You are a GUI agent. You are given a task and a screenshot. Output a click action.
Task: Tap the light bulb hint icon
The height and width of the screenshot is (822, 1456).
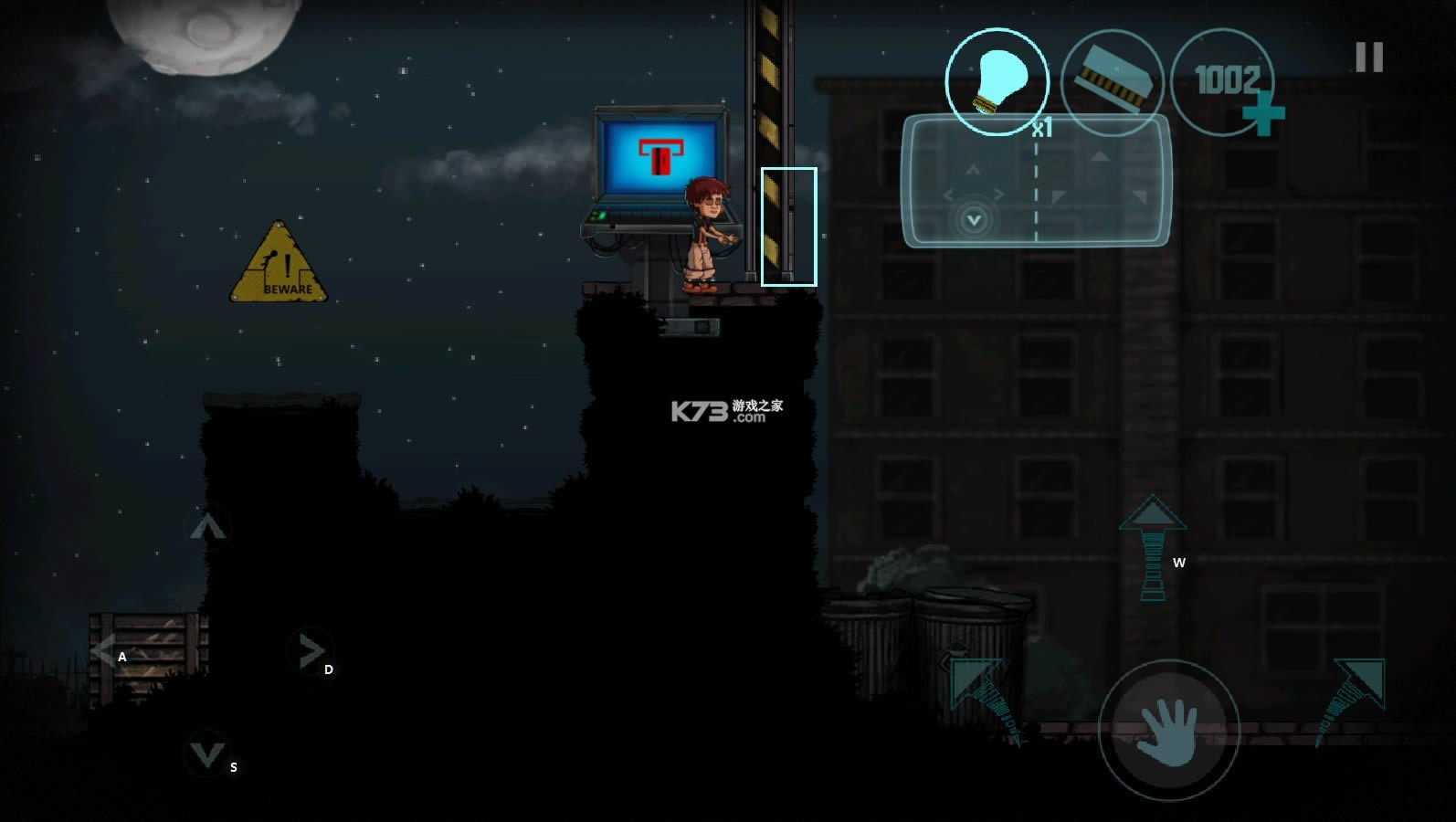pyautogui.click(x=997, y=81)
